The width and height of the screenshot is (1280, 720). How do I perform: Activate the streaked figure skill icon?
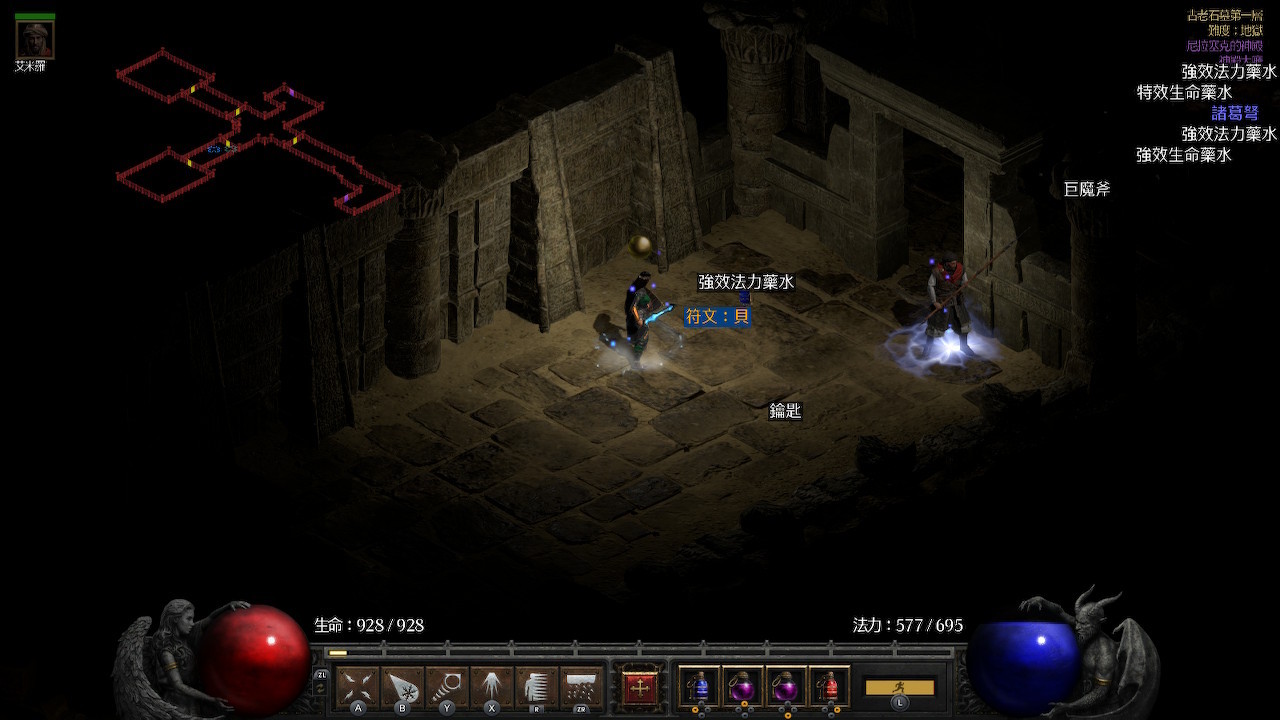coord(536,687)
